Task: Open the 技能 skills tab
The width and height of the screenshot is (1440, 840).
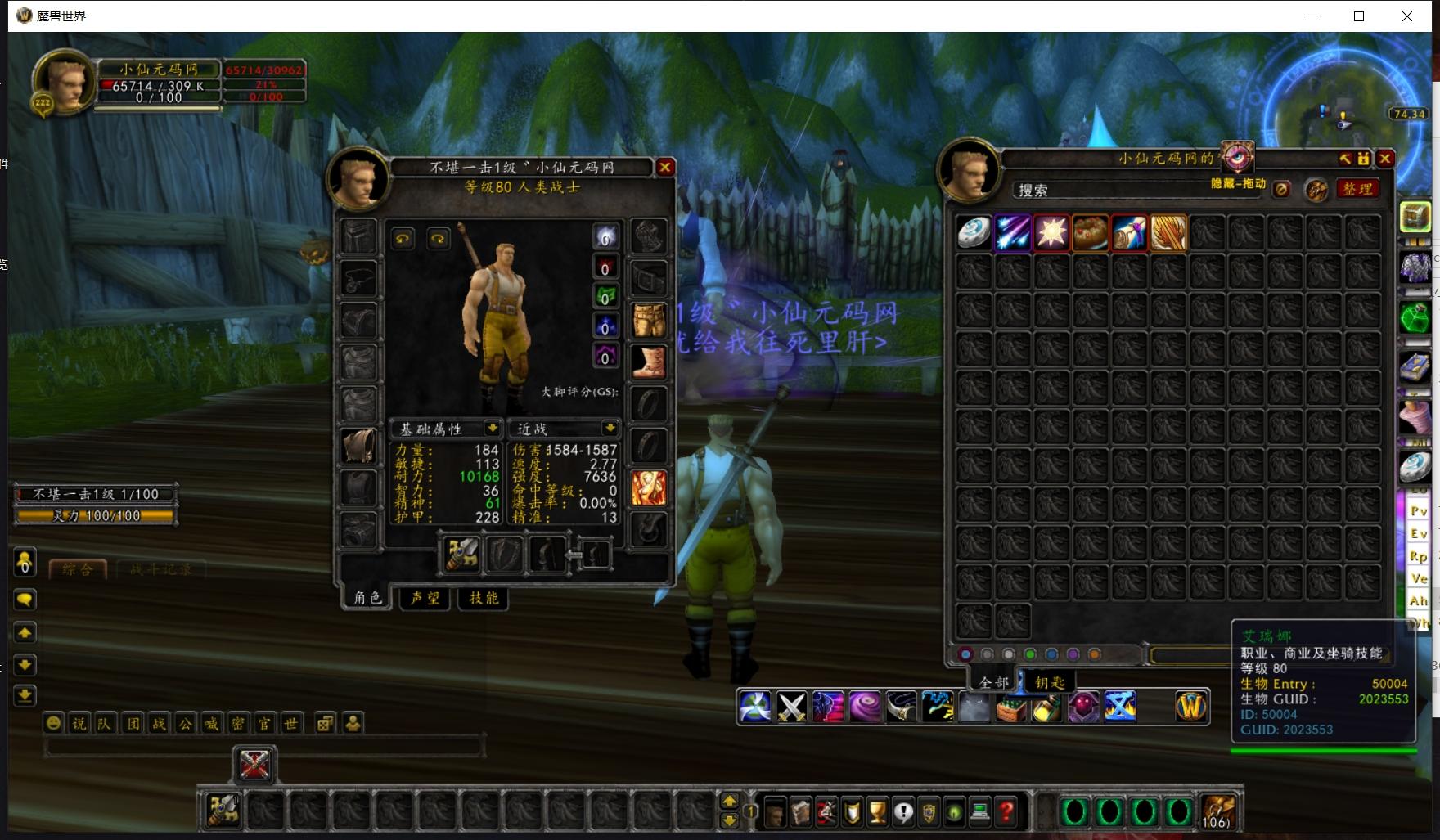Action: click(484, 598)
